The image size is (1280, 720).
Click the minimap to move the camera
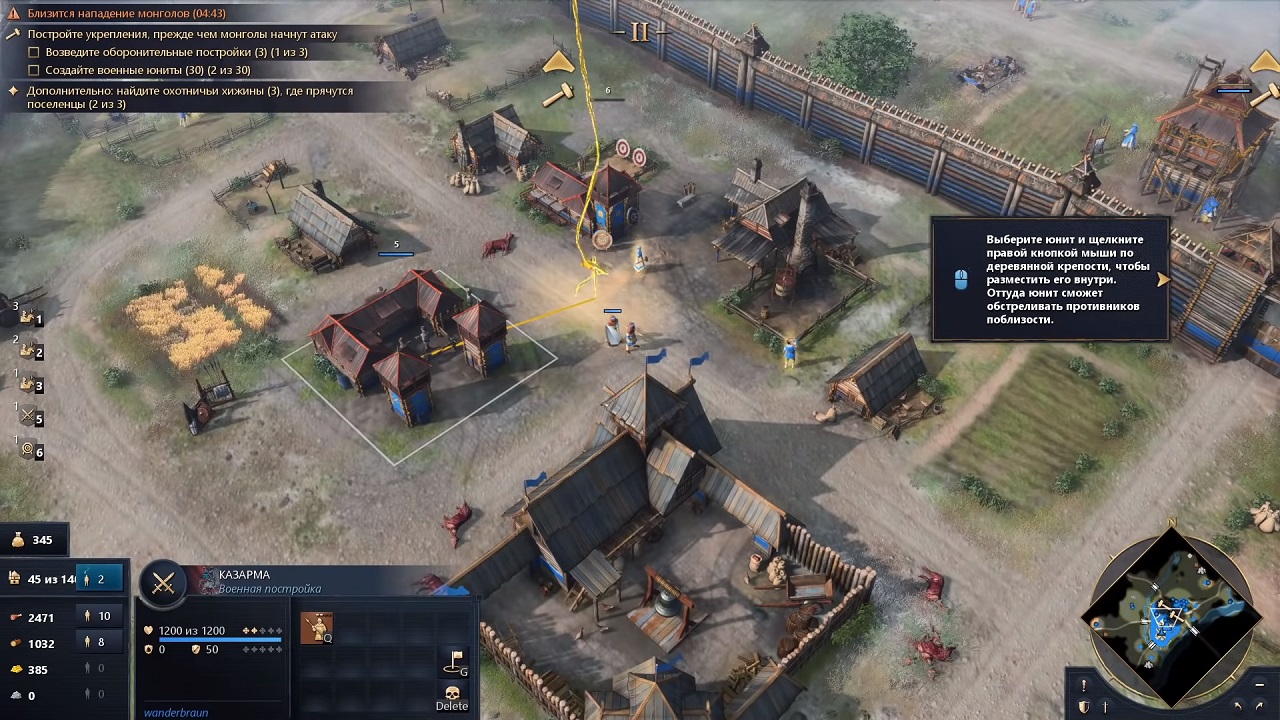[x=1170, y=612]
